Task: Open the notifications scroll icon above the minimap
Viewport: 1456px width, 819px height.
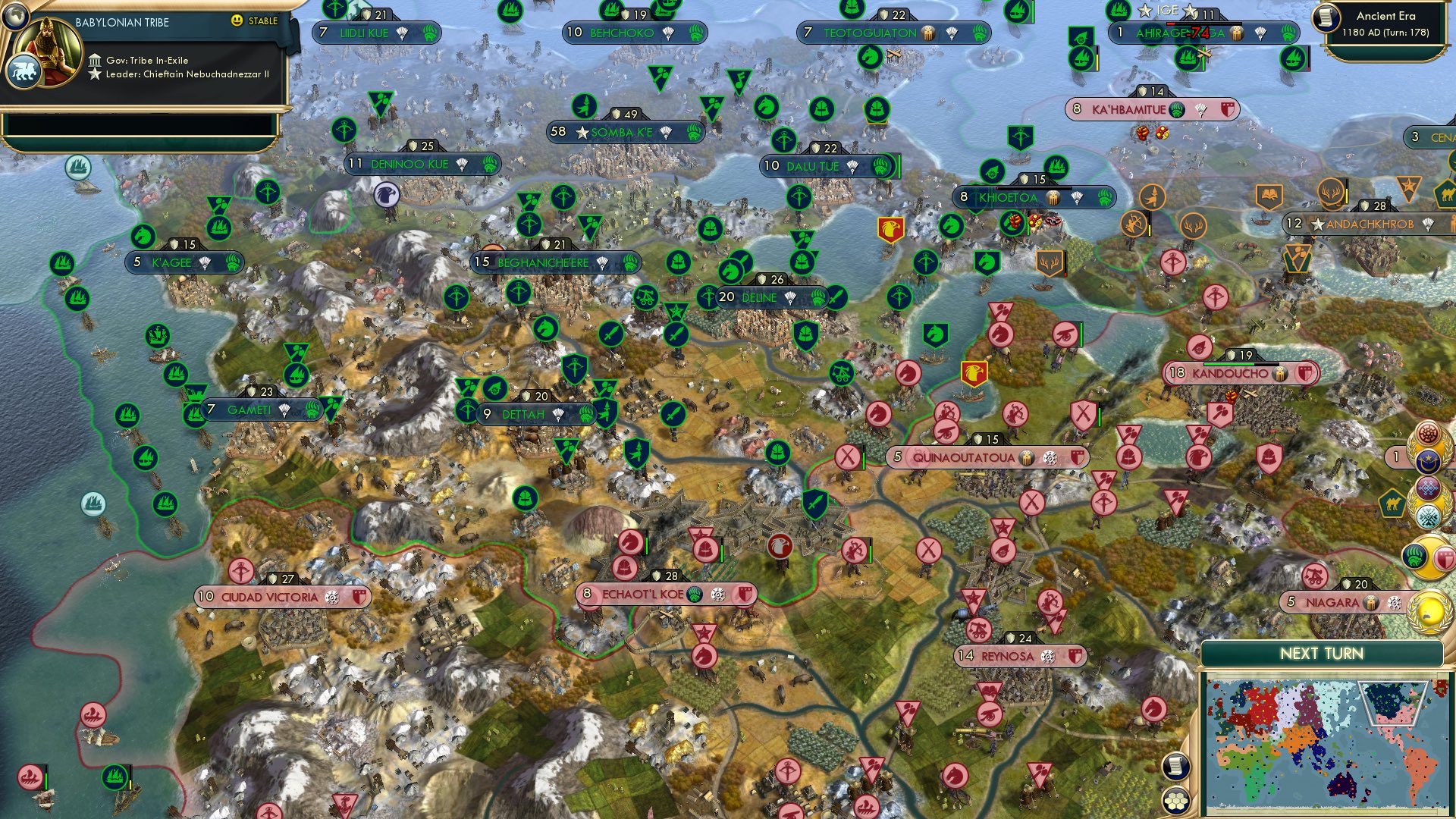Action: [x=1175, y=767]
